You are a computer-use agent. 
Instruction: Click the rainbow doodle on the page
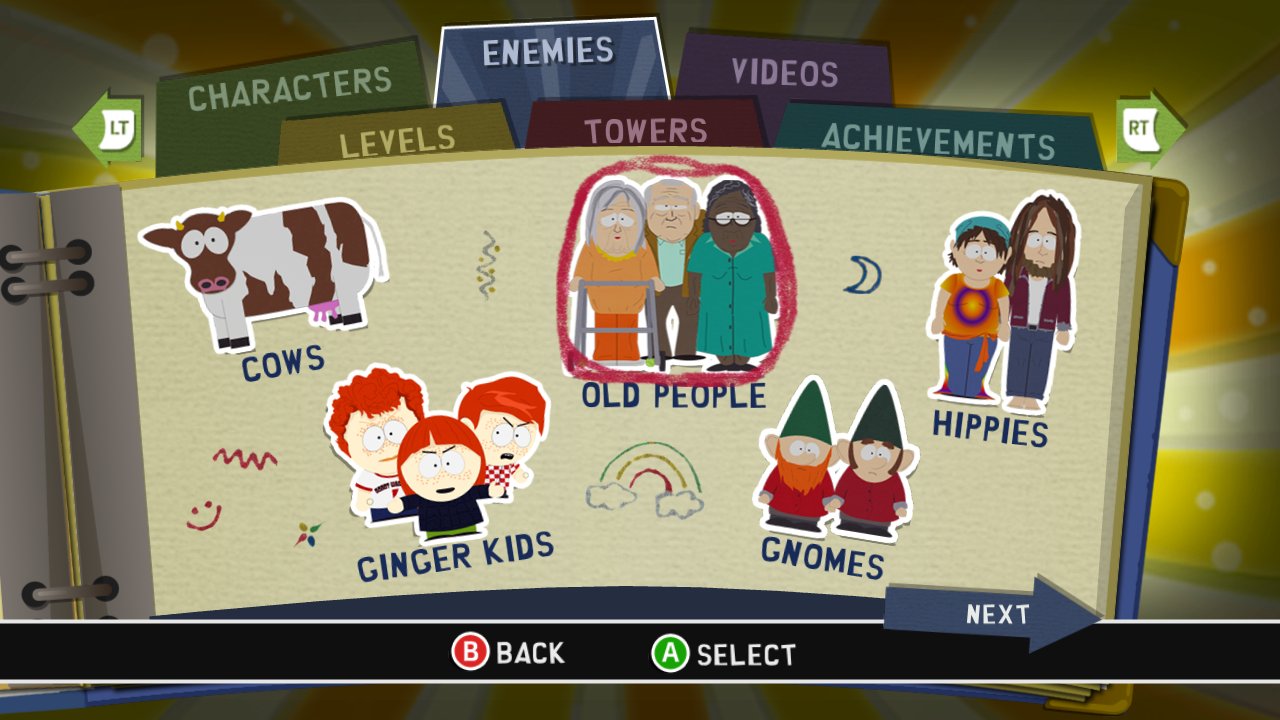click(x=648, y=478)
